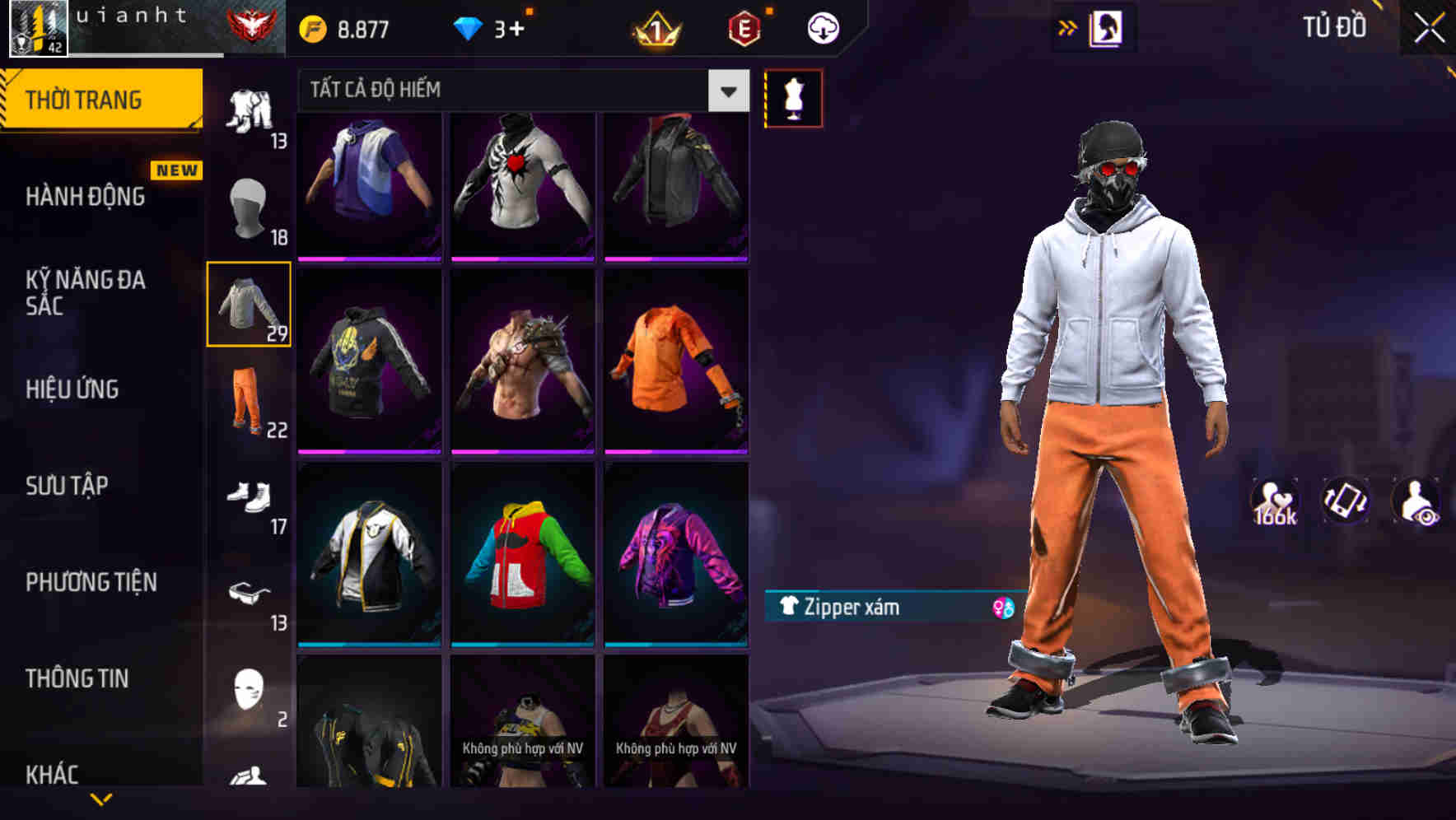The height and width of the screenshot is (820, 1456).
Task: Open the cloud download icon in top bar
Action: (x=822, y=26)
